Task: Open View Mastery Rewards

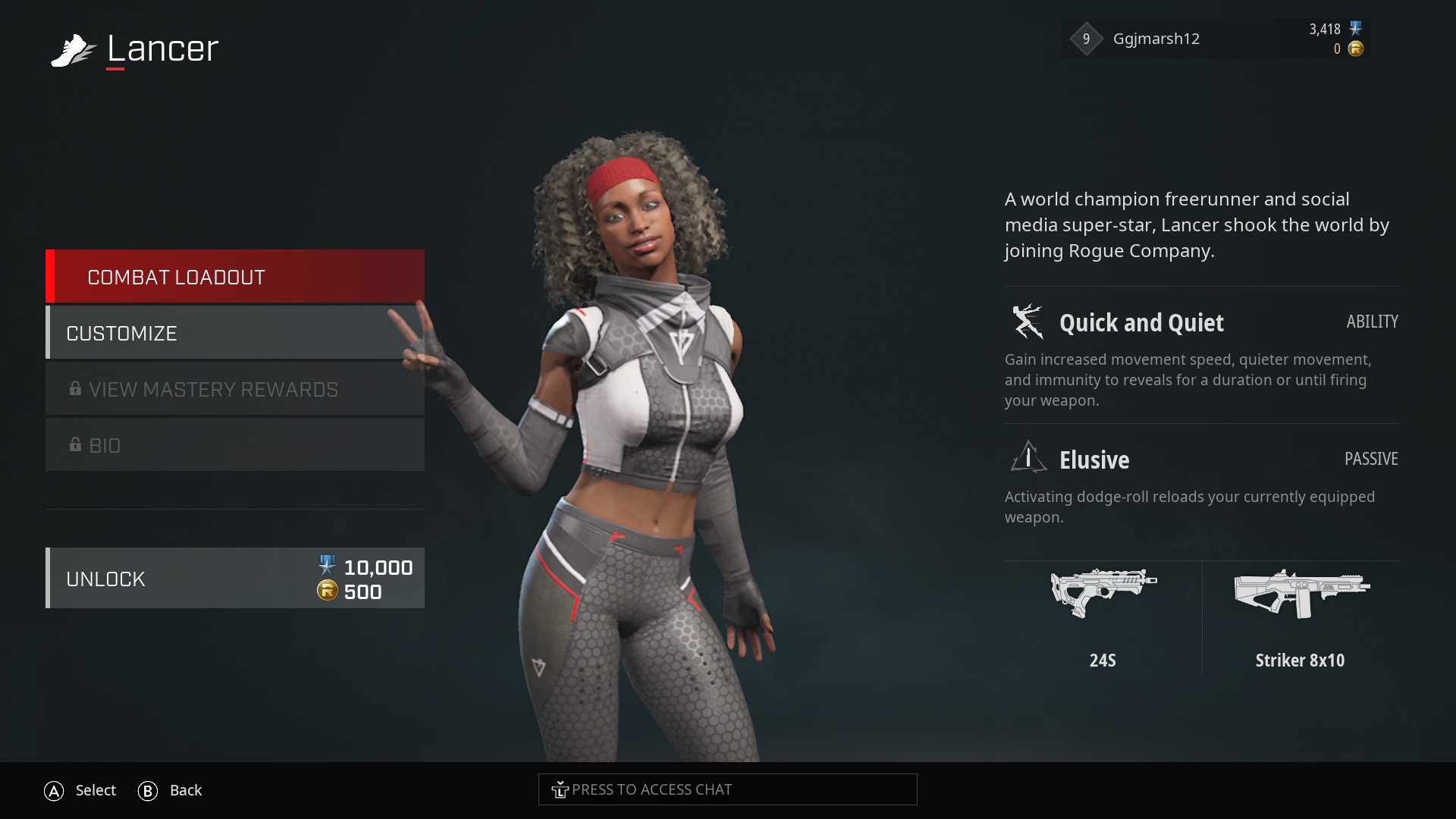Action: (235, 389)
